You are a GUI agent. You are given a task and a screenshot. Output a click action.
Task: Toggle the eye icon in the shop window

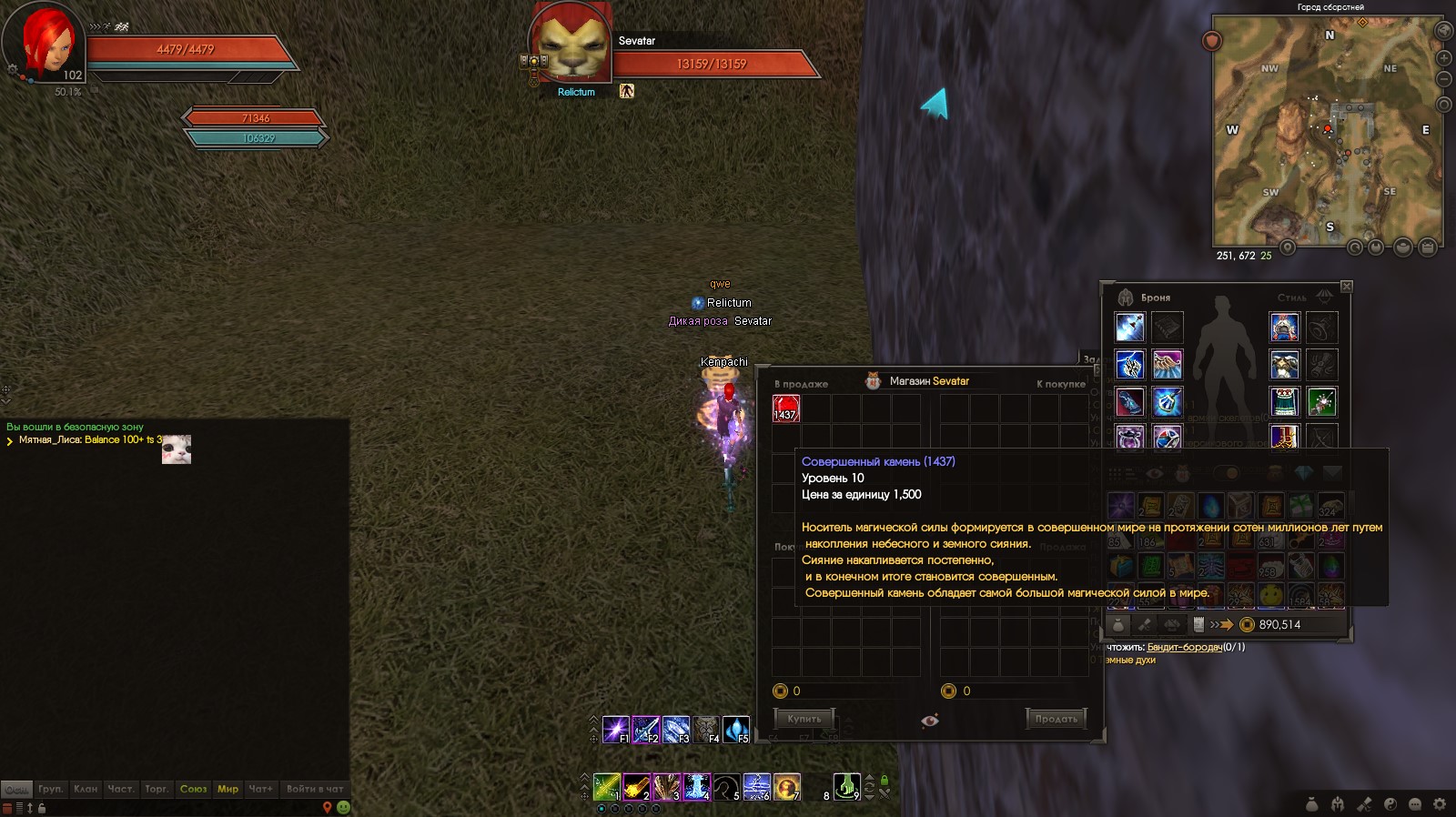tap(929, 721)
